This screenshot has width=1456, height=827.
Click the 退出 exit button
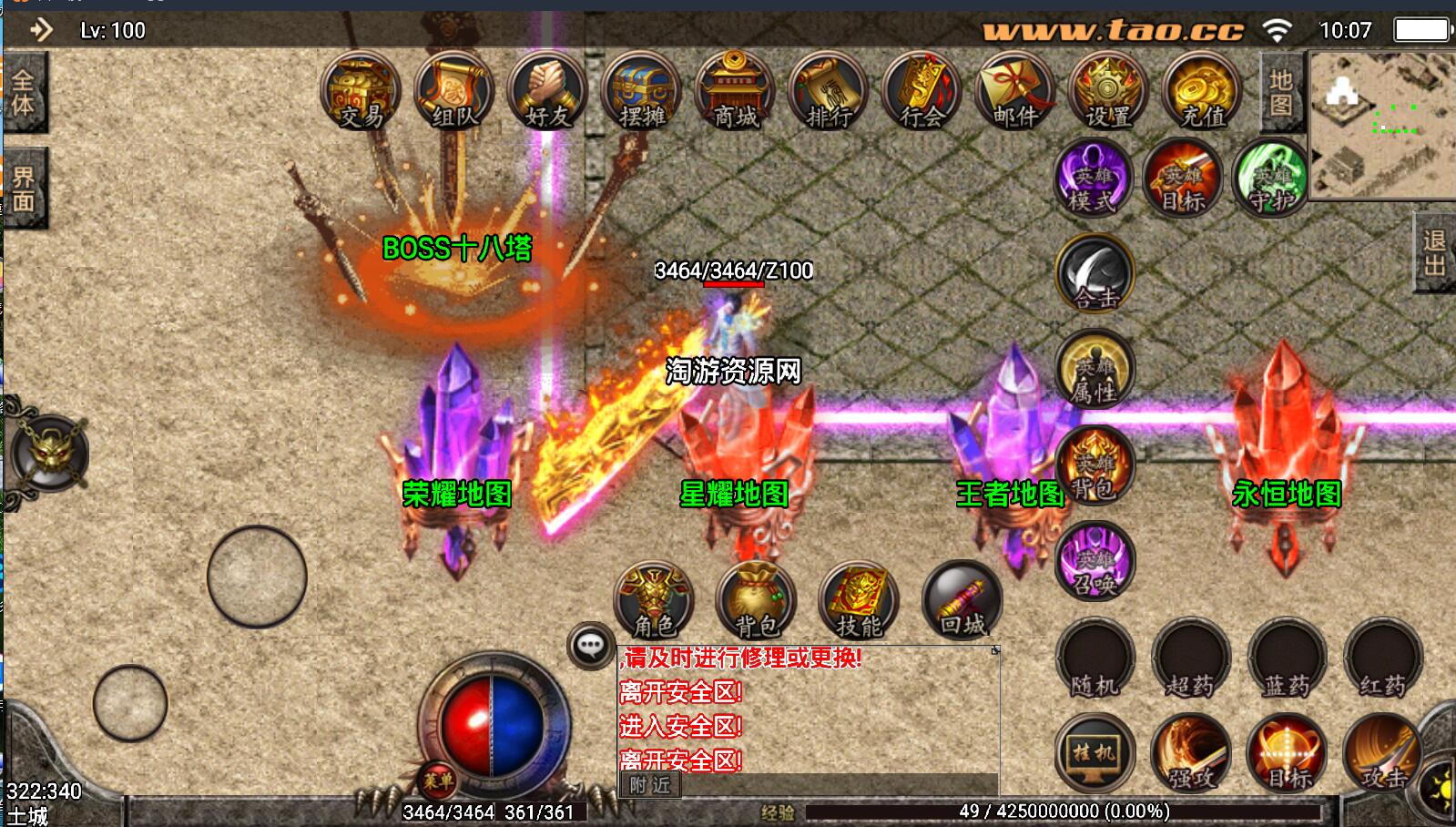[x=1434, y=253]
